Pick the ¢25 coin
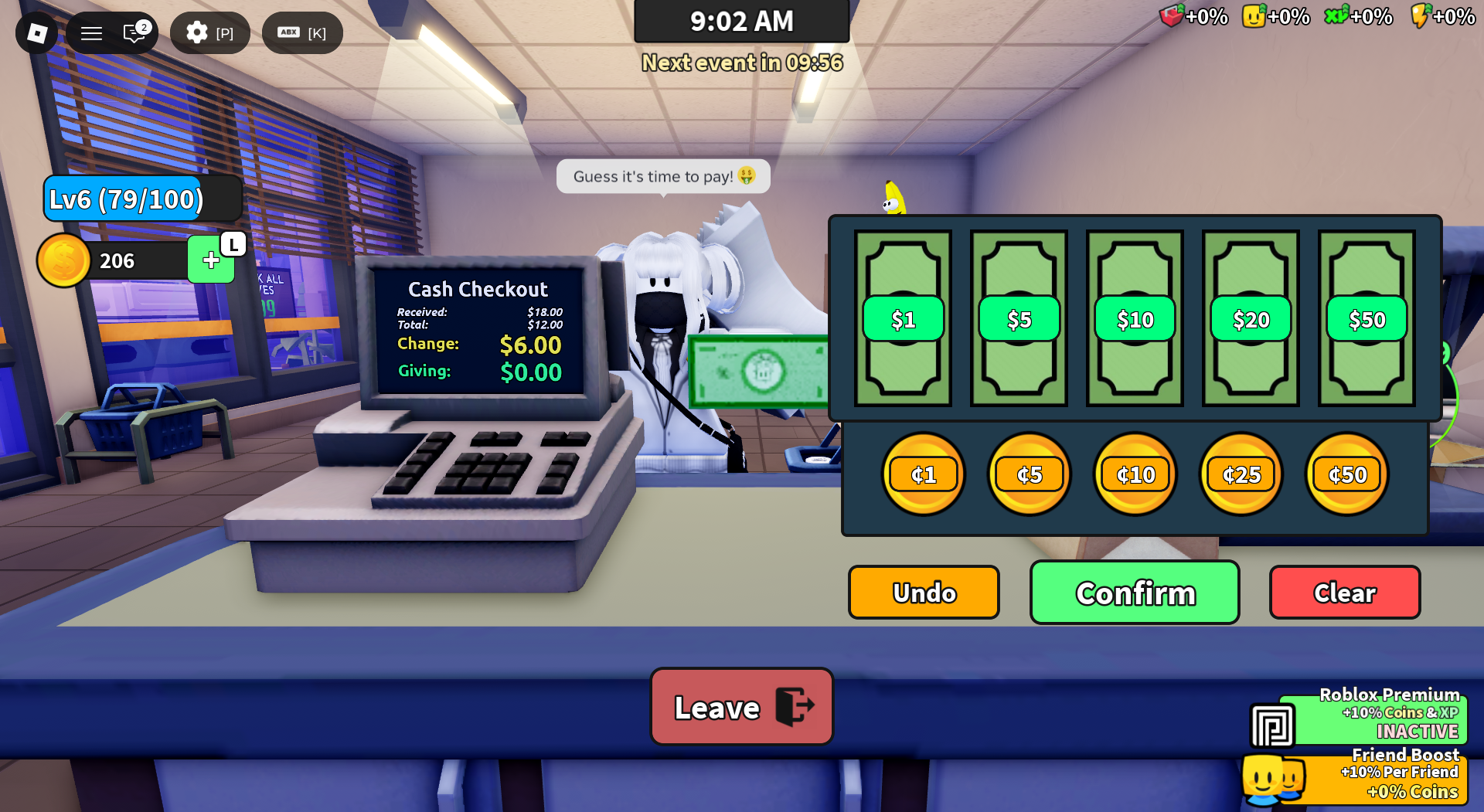The height and width of the screenshot is (812, 1484). click(1240, 474)
